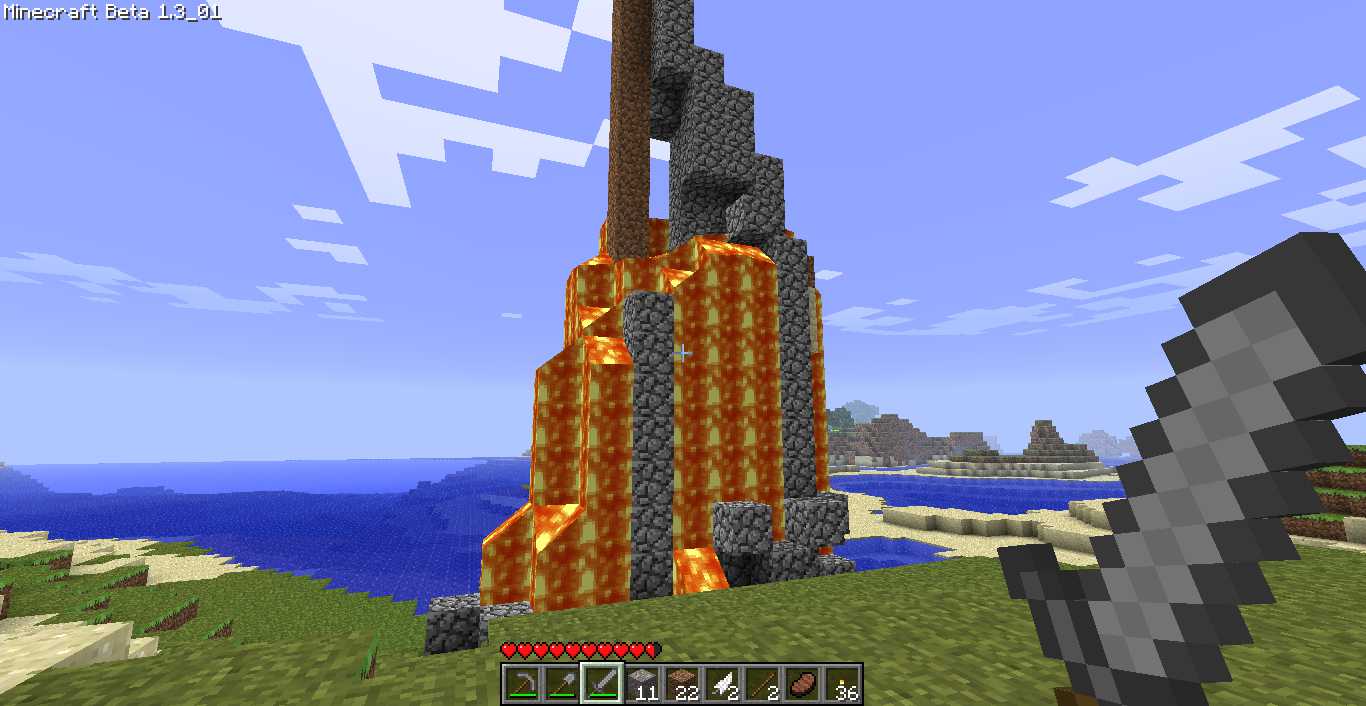Pick the dirt block stack of 22
The width and height of the screenshot is (1366, 706).
682,684
